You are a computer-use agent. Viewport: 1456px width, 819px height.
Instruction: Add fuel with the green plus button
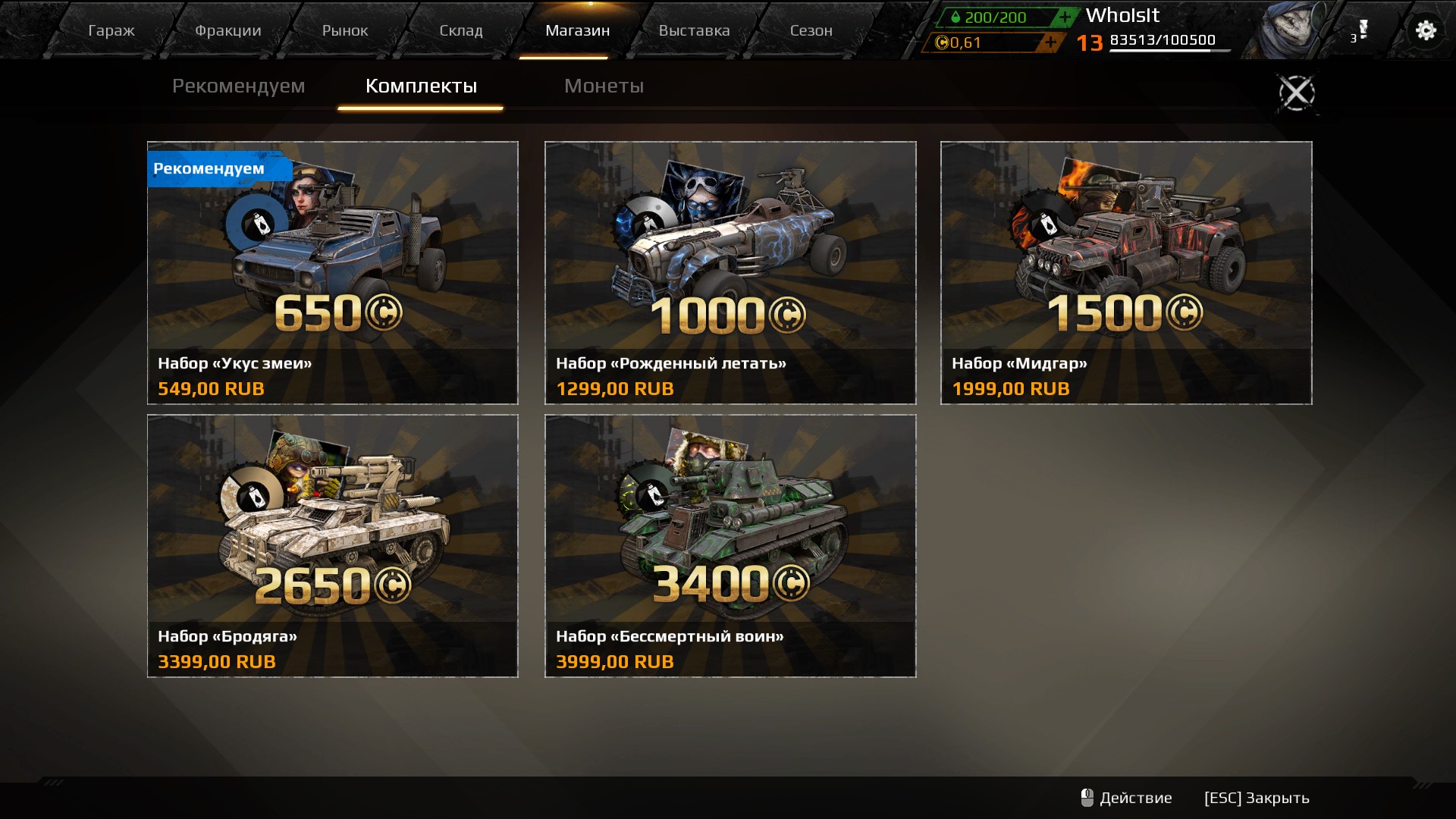(x=1065, y=17)
